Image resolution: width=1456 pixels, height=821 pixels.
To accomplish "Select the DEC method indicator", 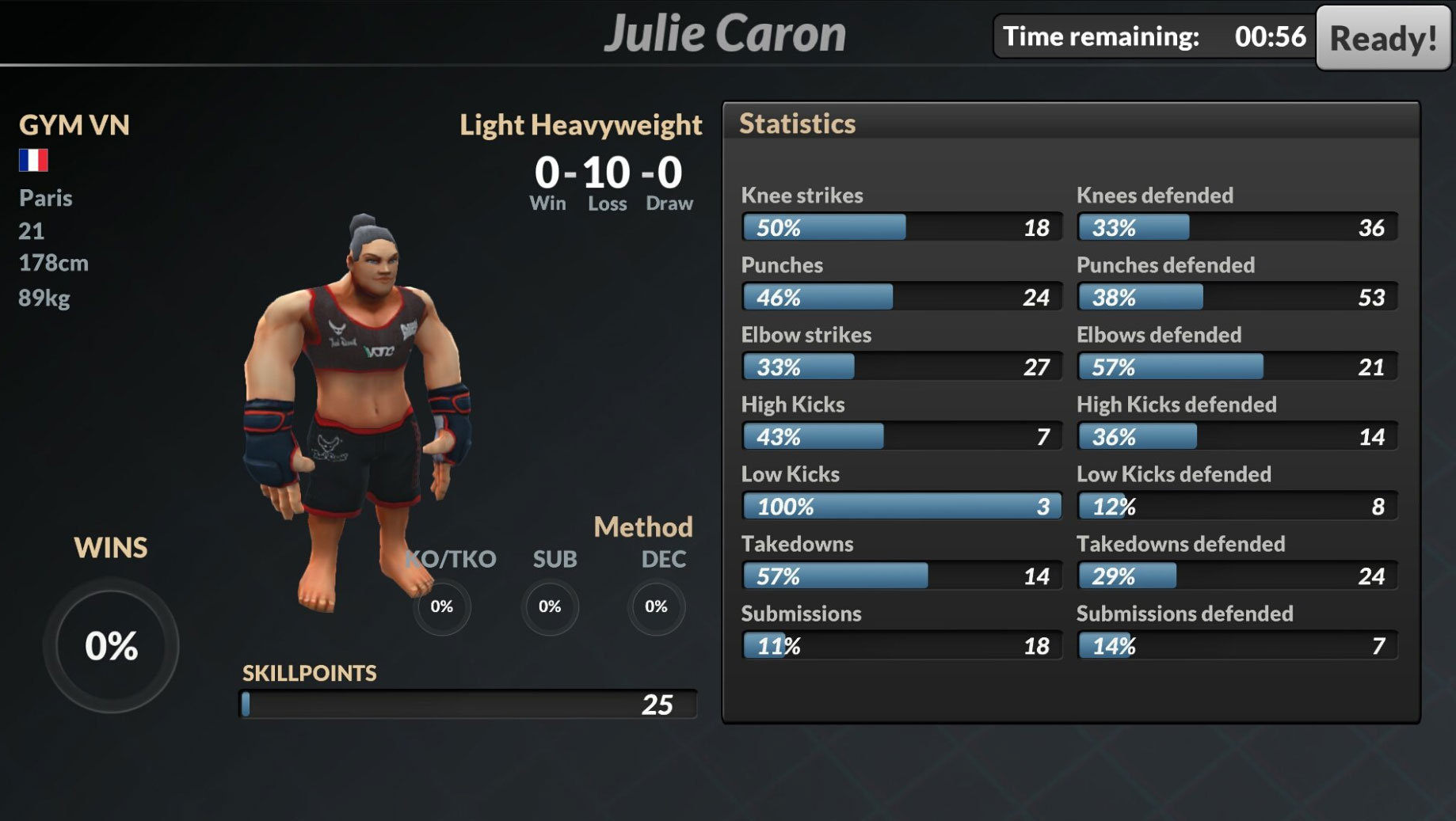I will 656,606.
